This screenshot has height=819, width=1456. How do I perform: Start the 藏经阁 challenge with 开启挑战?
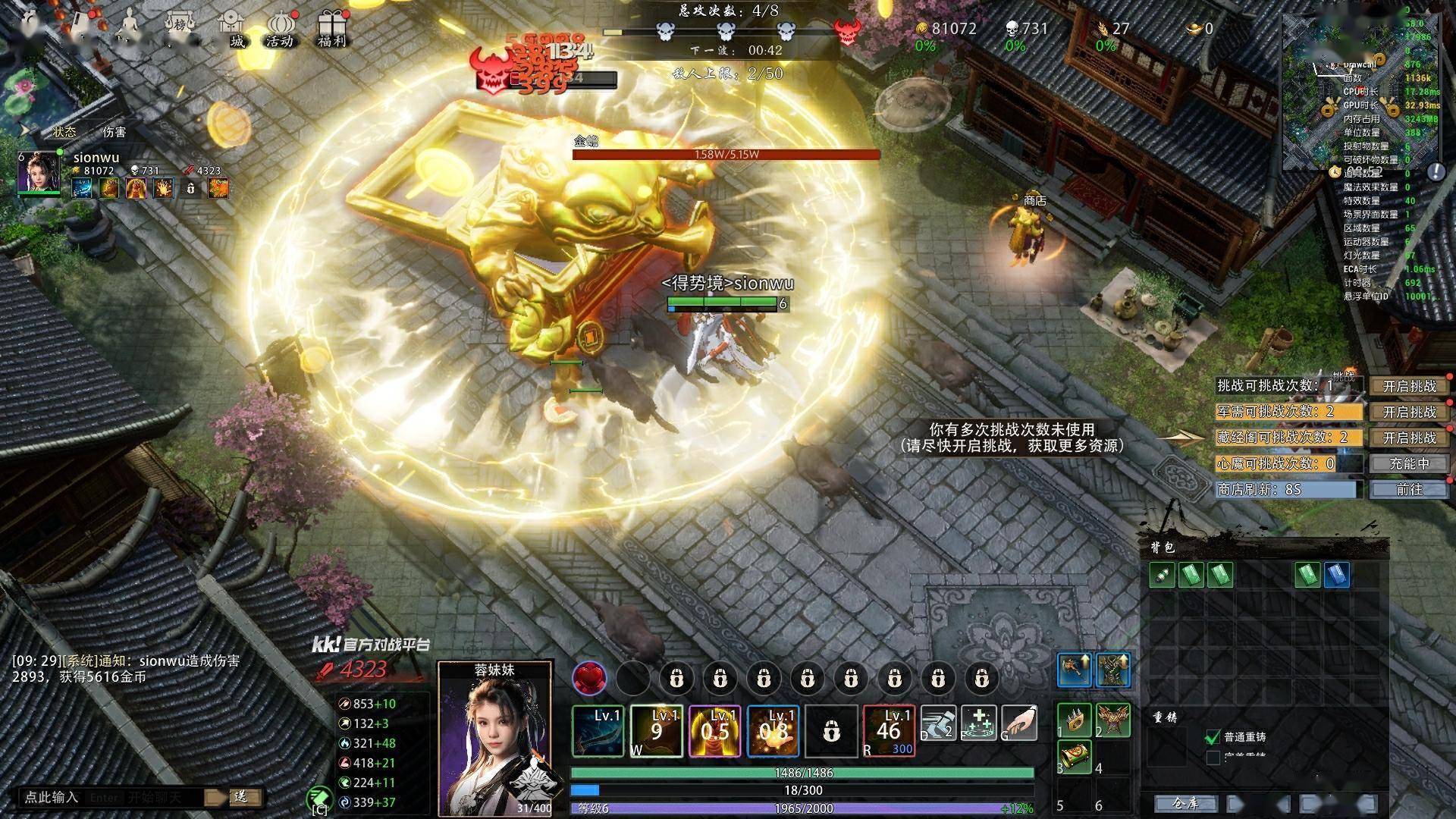(1409, 438)
